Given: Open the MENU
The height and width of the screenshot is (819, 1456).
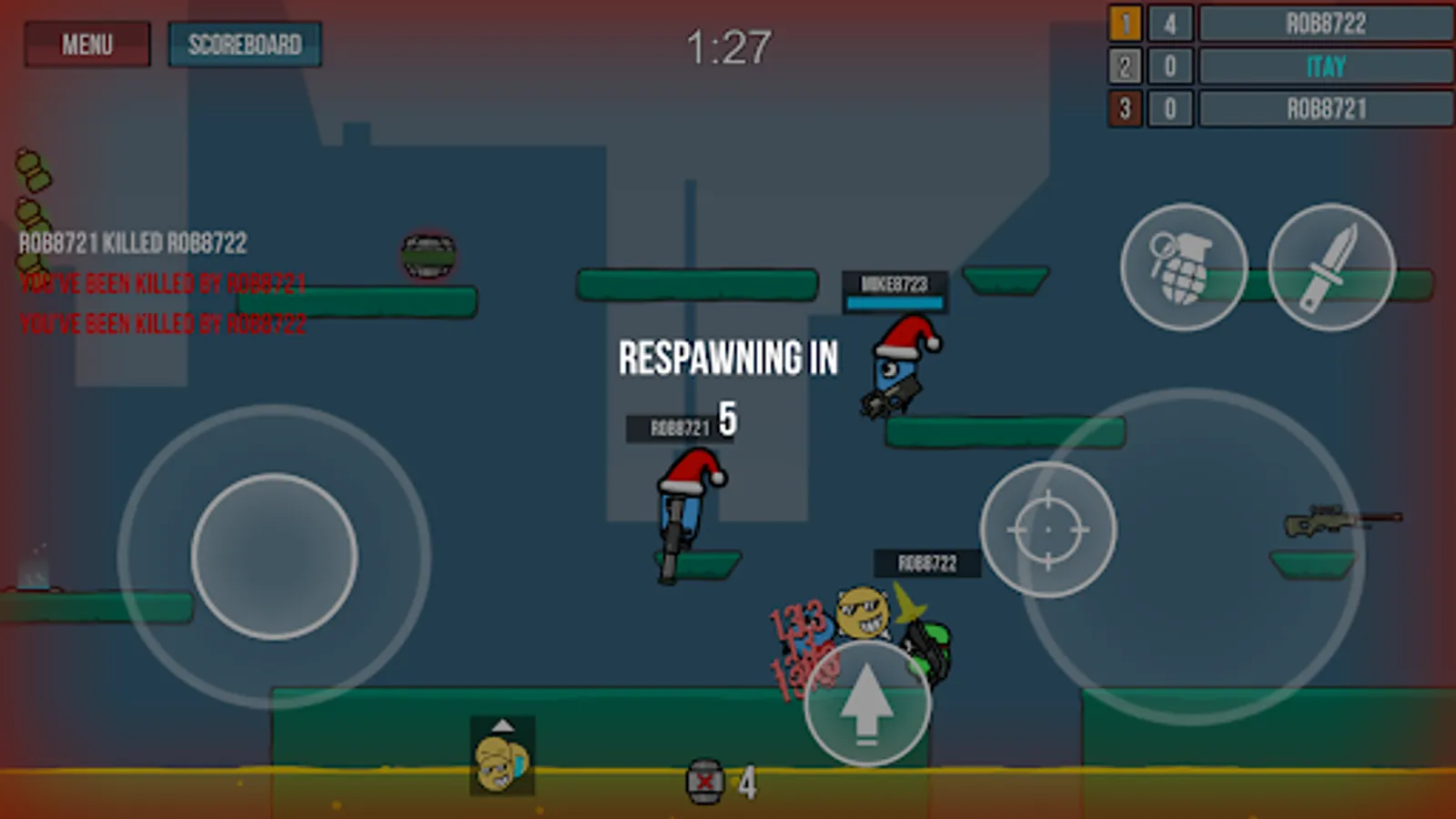Looking at the screenshot, I should [87, 45].
